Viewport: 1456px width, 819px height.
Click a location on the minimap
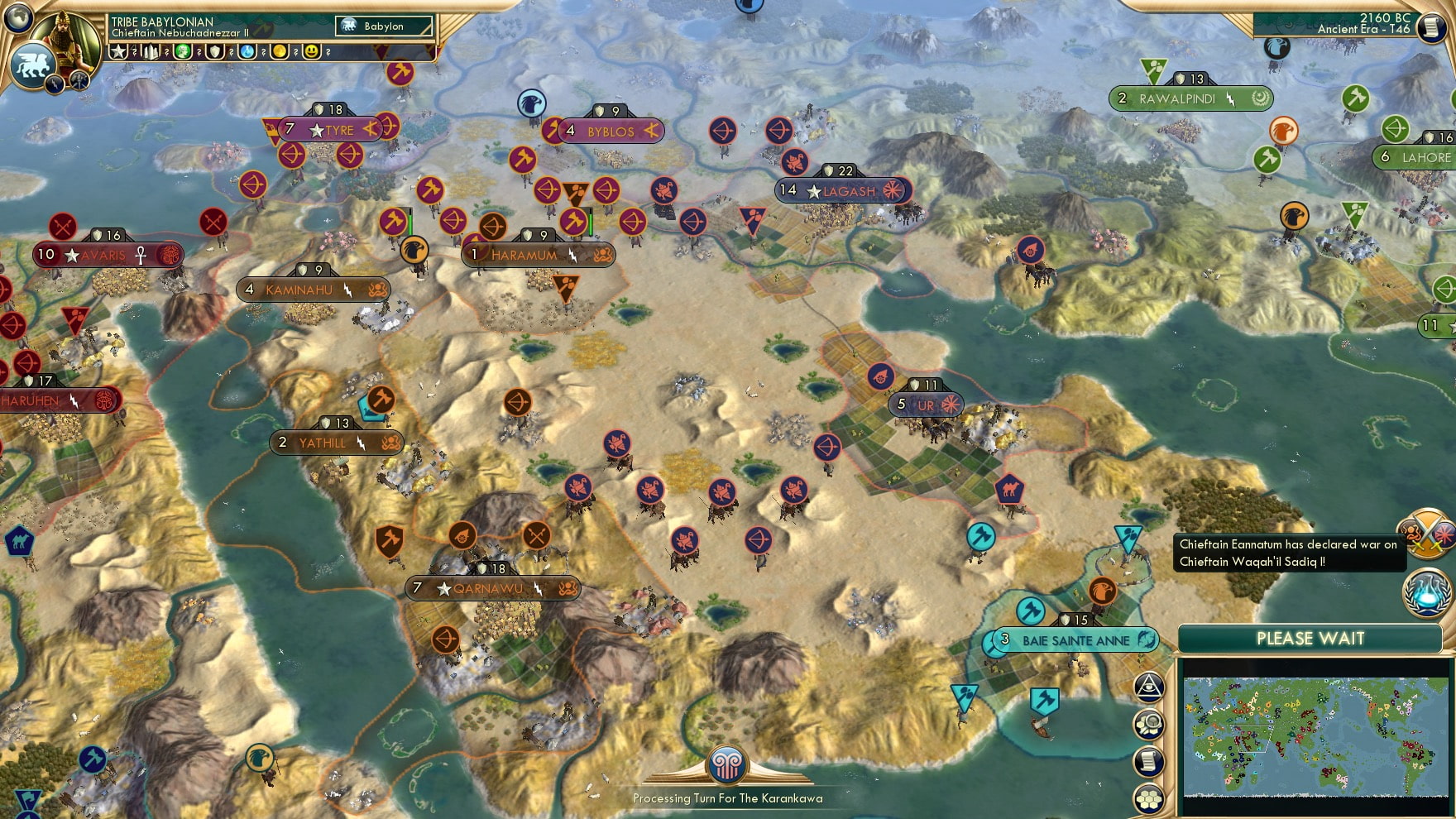pos(1315,736)
